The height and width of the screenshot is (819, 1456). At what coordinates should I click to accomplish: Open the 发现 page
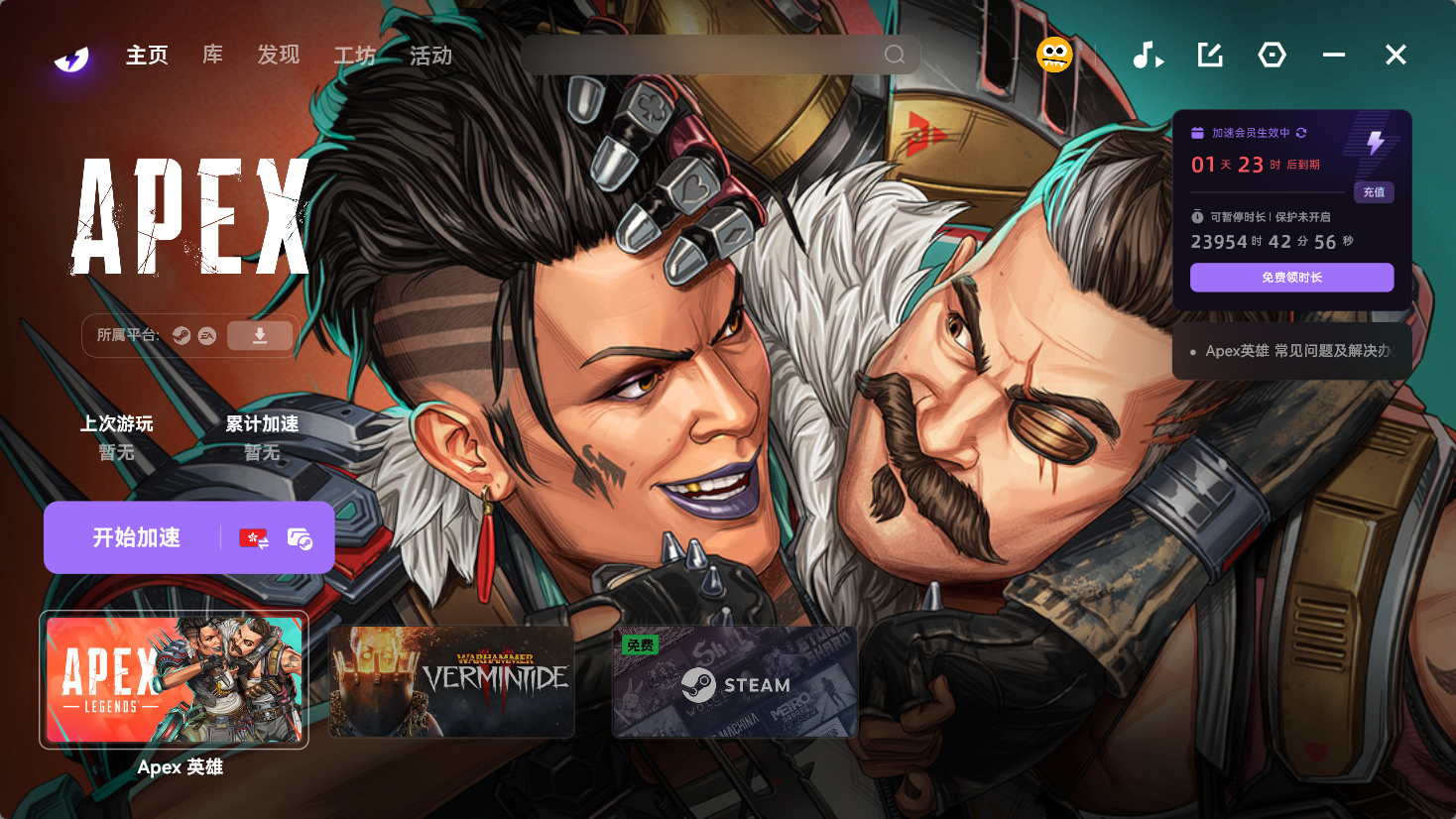tap(278, 57)
